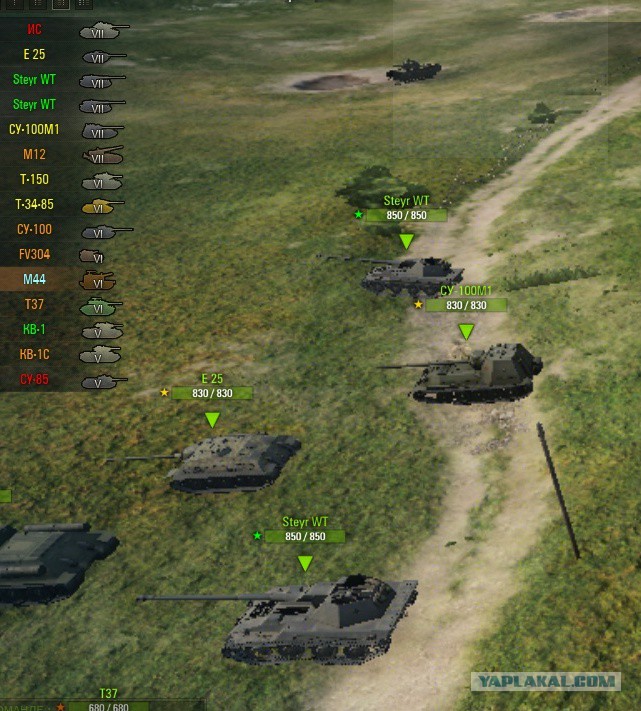Choose the FV304 roster entry
The height and width of the screenshot is (711, 641).
(x=35, y=255)
